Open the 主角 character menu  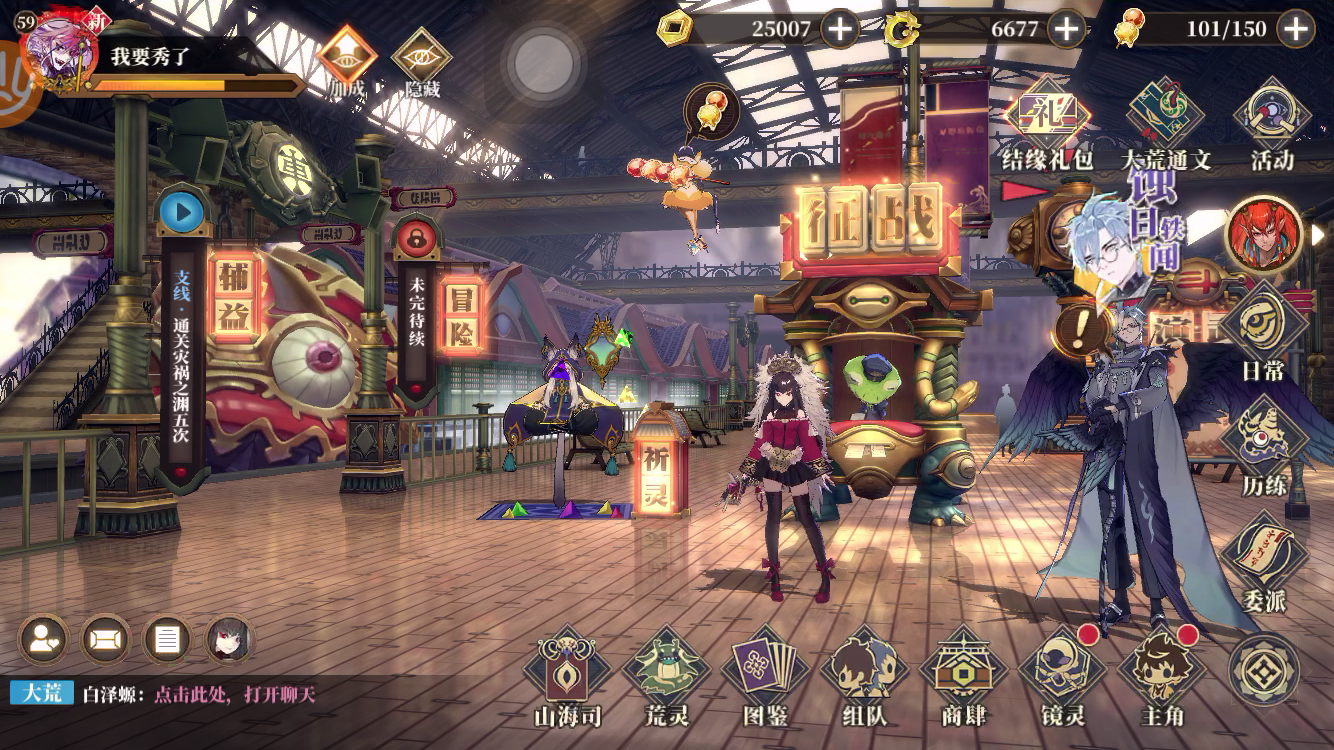tap(1161, 670)
